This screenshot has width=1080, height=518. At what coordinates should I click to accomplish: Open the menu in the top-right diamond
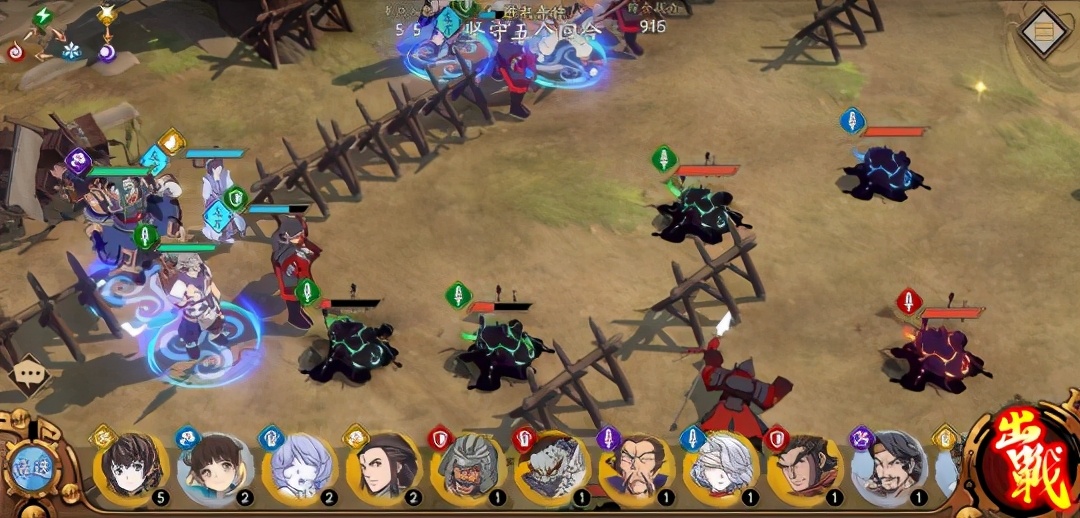tap(1045, 33)
